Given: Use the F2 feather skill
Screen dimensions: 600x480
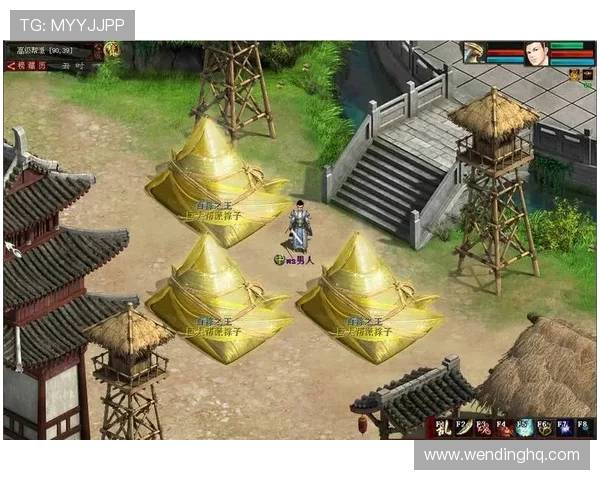Looking at the screenshot, I should point(462,428).
